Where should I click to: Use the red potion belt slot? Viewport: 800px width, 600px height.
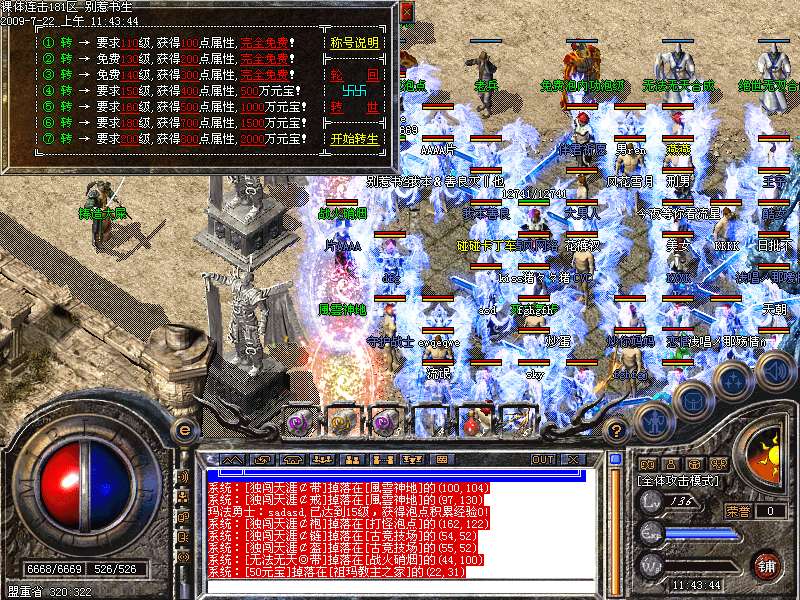tap(471, 423)
